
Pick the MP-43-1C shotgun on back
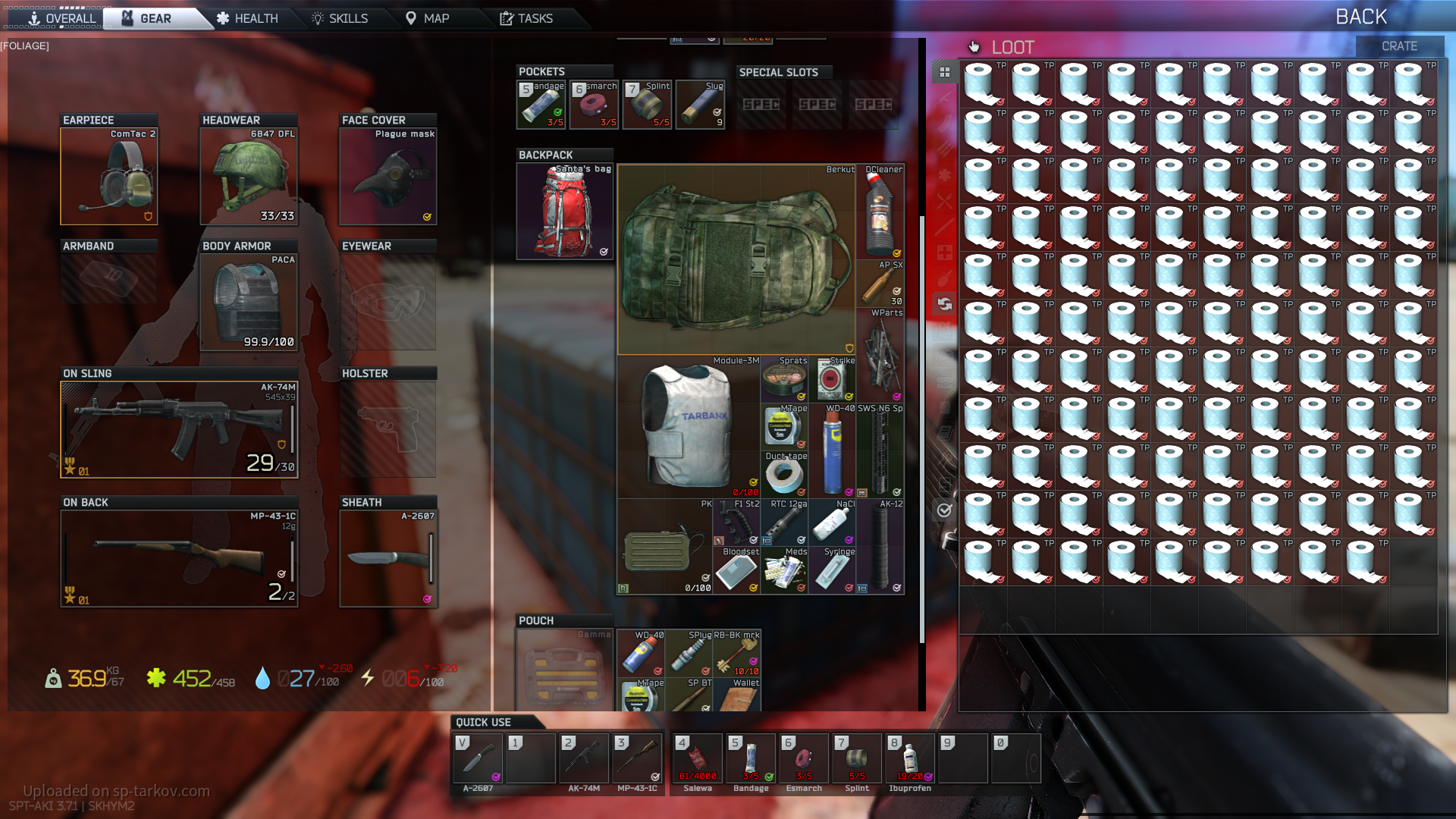pos(179,559)
